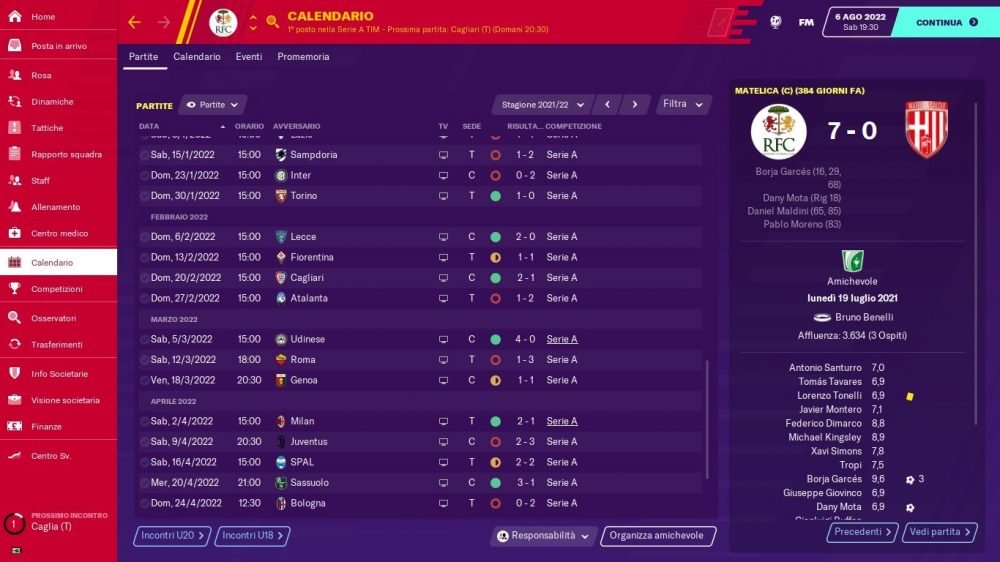Open the Responsabilità dropdown
This screenshot has height=562, width=1000.
544,536
